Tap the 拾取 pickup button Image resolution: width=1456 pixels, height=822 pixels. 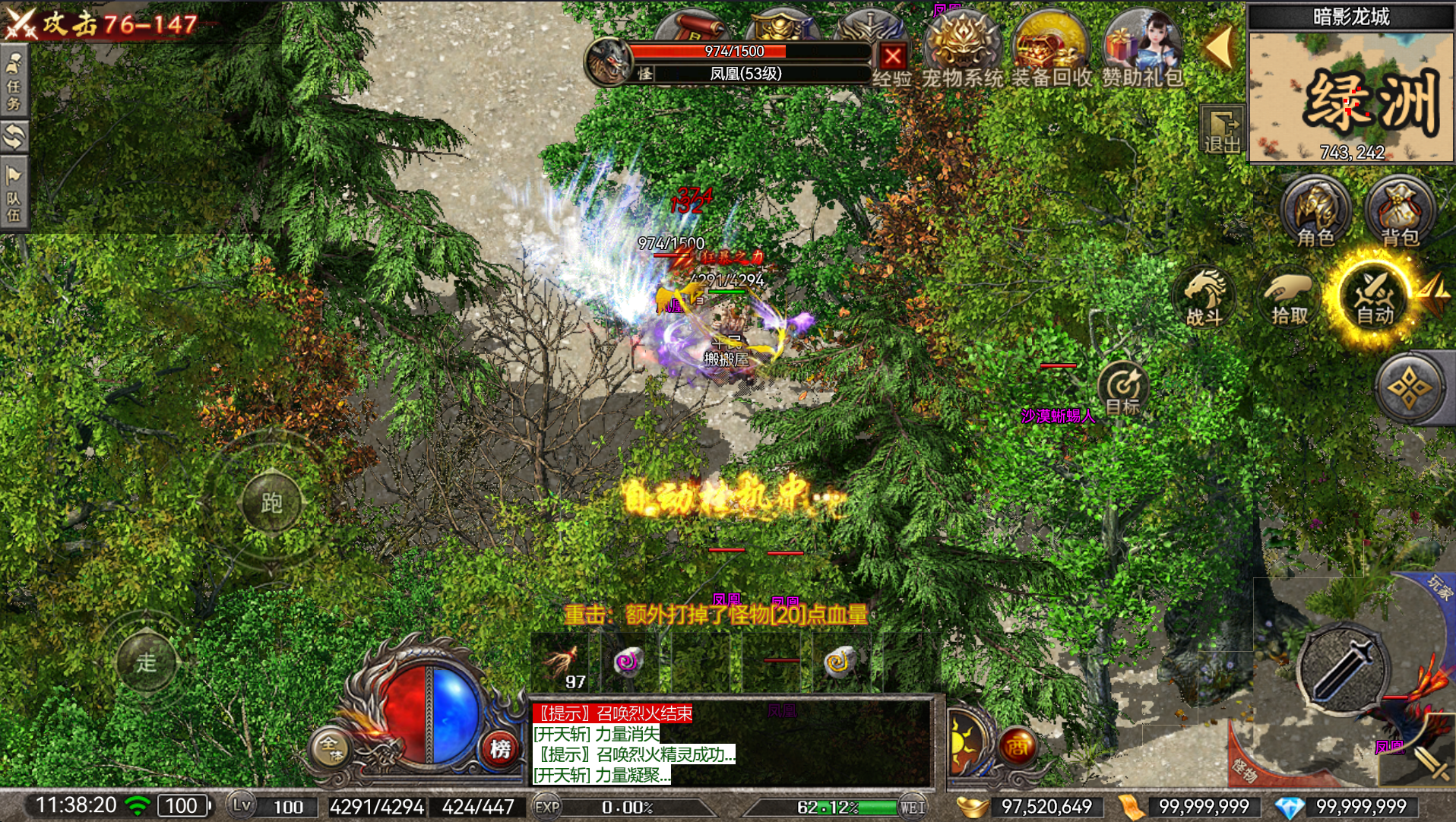[1289, 298]
